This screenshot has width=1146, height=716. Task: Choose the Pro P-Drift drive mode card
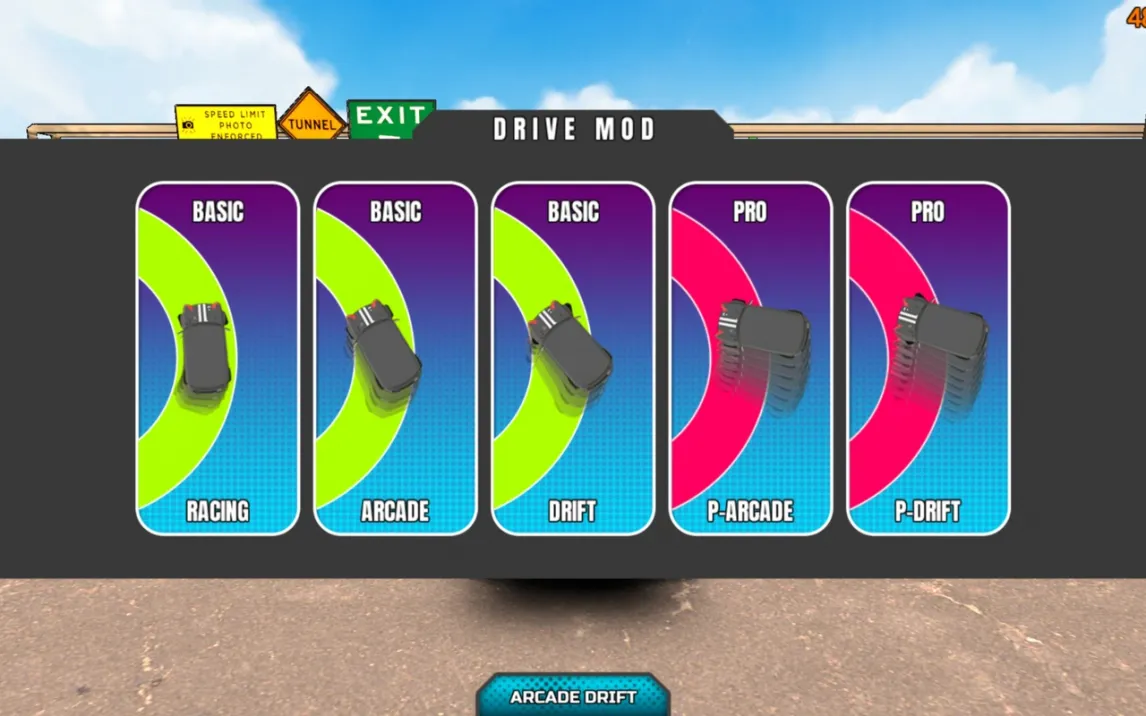tap(928, 358)
